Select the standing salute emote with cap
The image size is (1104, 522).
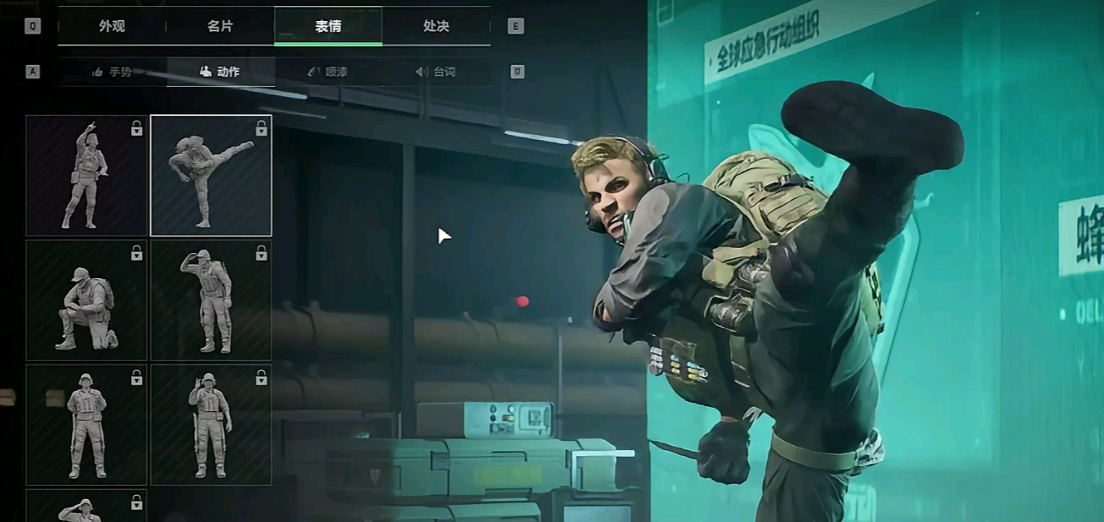pyautogui.click(x=211, y=300)
